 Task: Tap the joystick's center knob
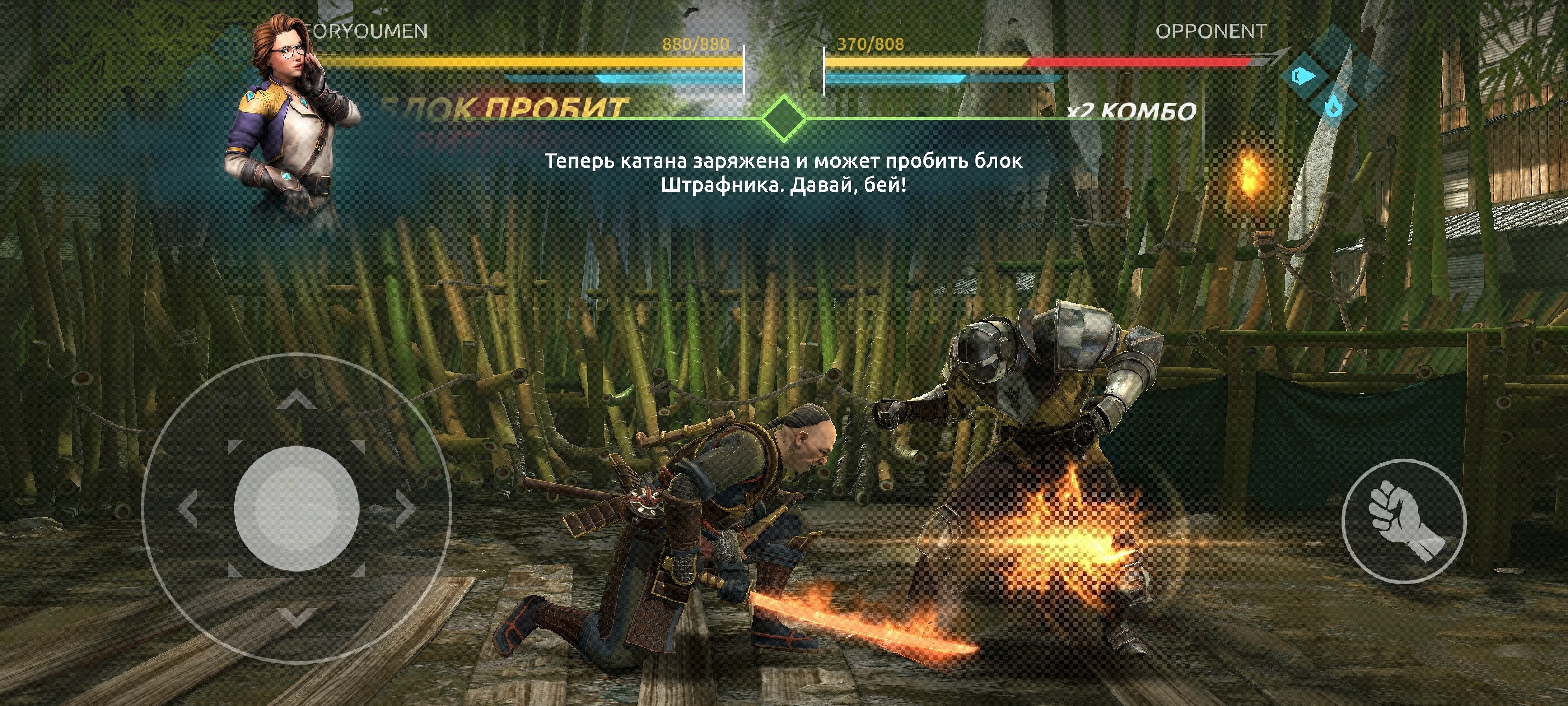point(296,508)
